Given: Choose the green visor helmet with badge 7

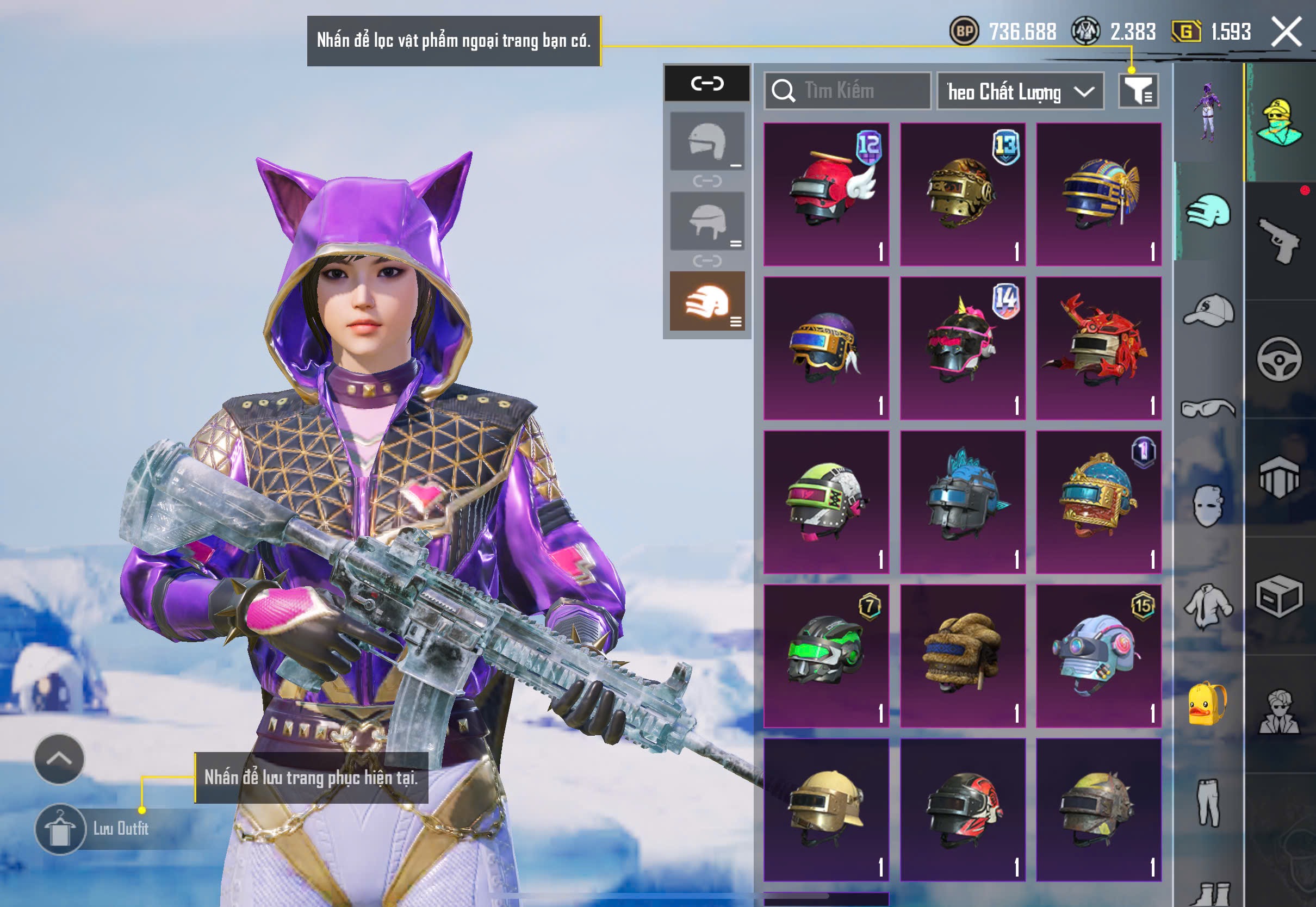Looking at the screenshot, I should click(x=826, y=656).
